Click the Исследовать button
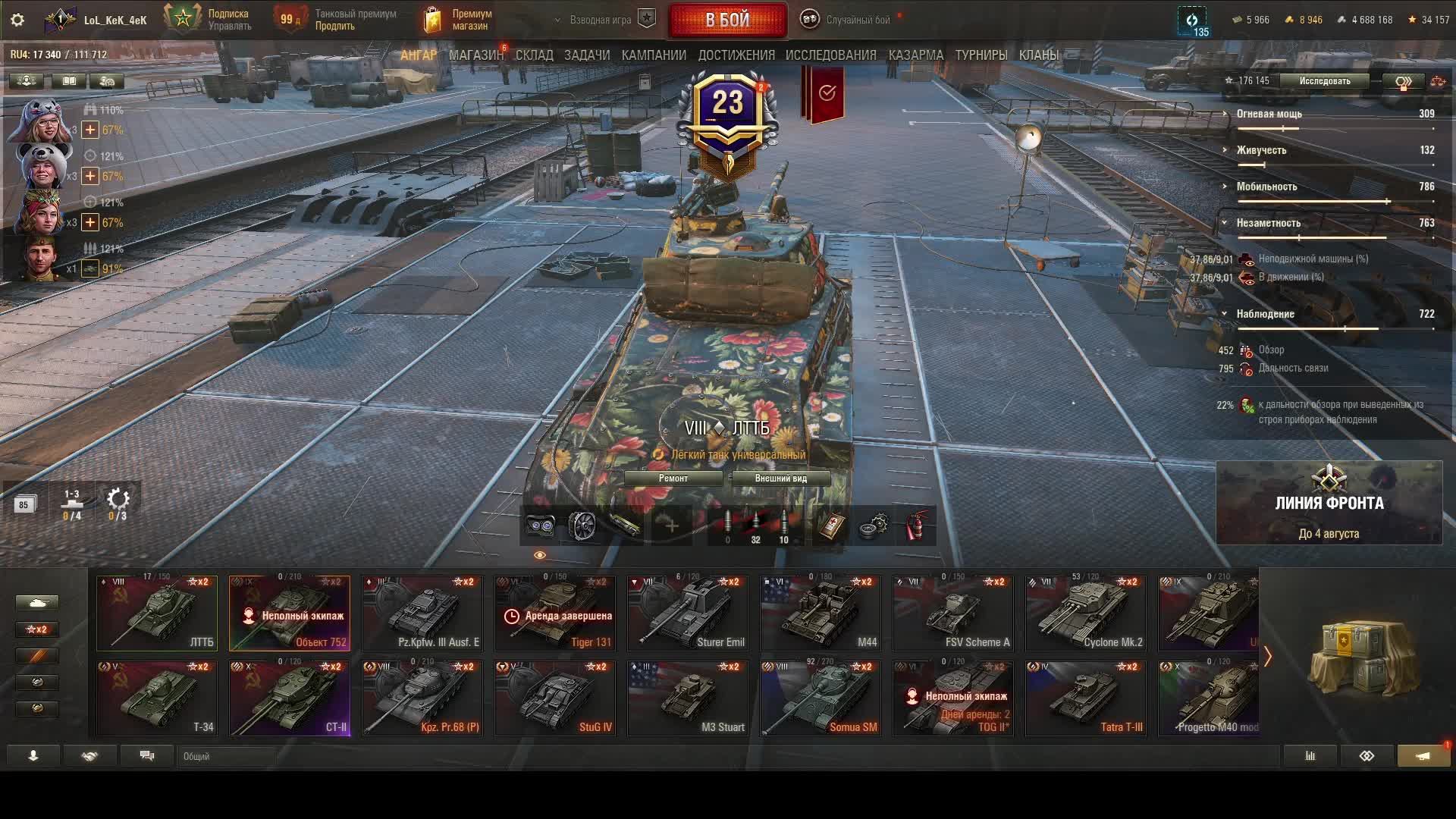The image size is (1456, 819). pyautogui.click(x=1324, y=81)
